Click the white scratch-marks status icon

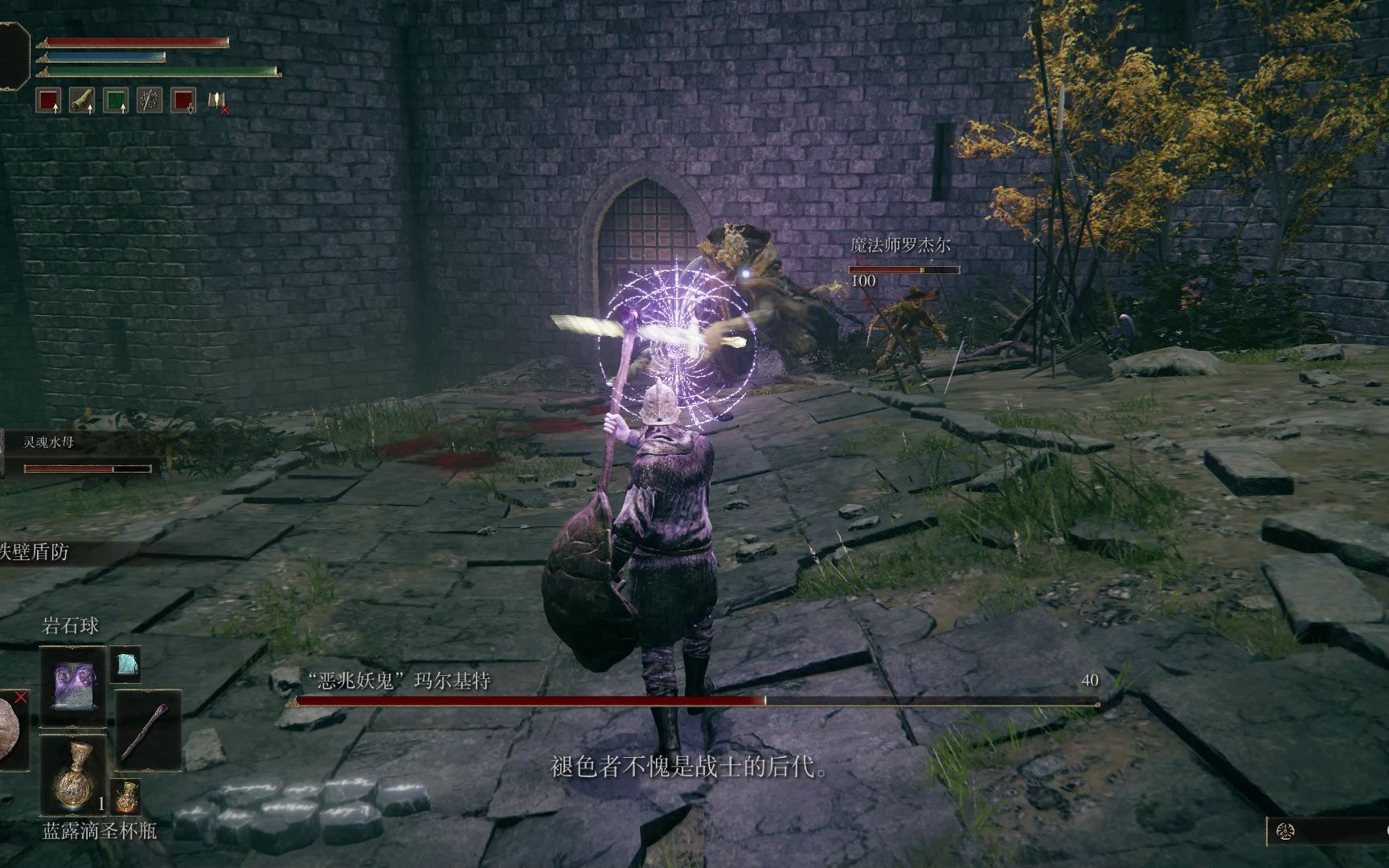(150, 100)
